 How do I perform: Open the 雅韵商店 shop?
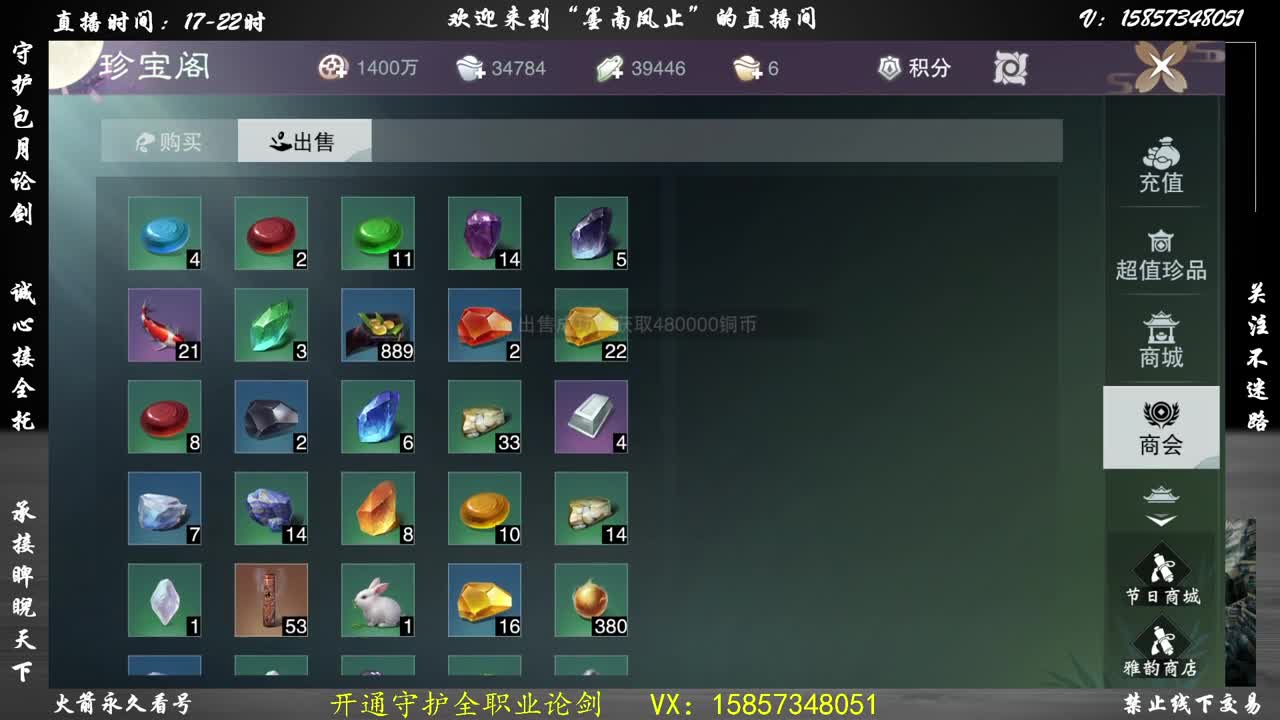1160,648
